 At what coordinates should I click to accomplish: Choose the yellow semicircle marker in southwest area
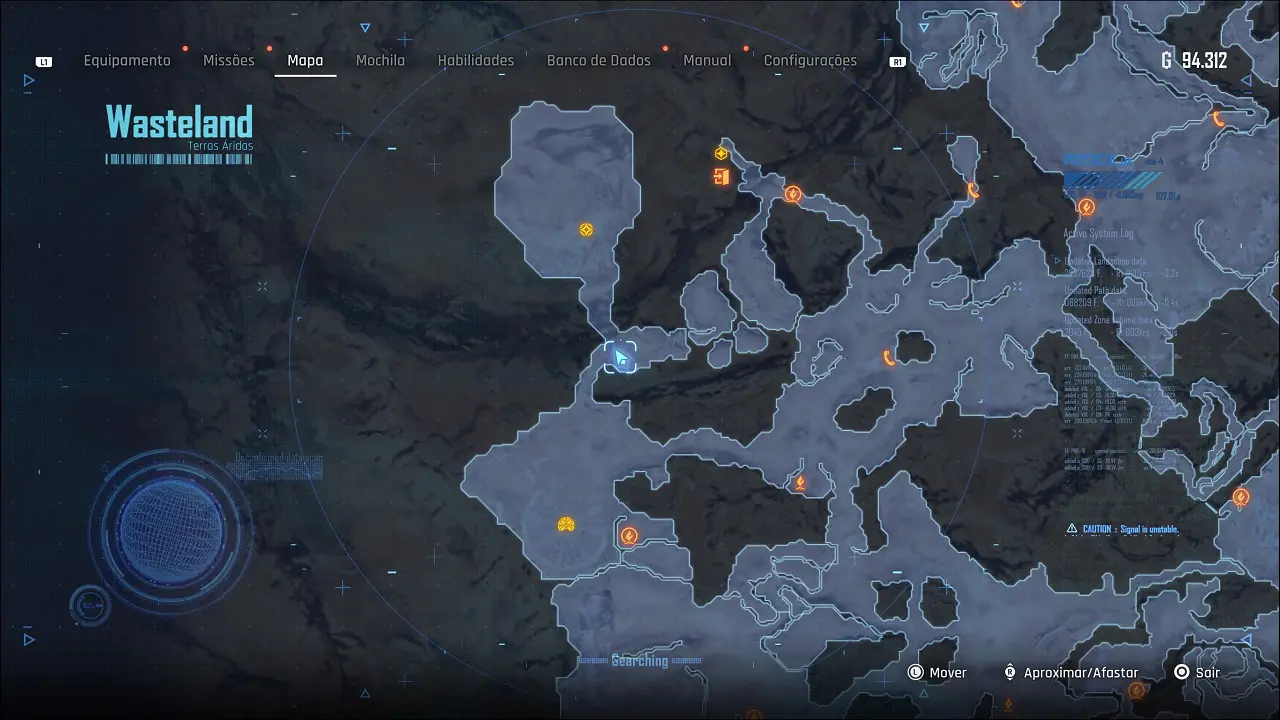(x=566, y=525)
